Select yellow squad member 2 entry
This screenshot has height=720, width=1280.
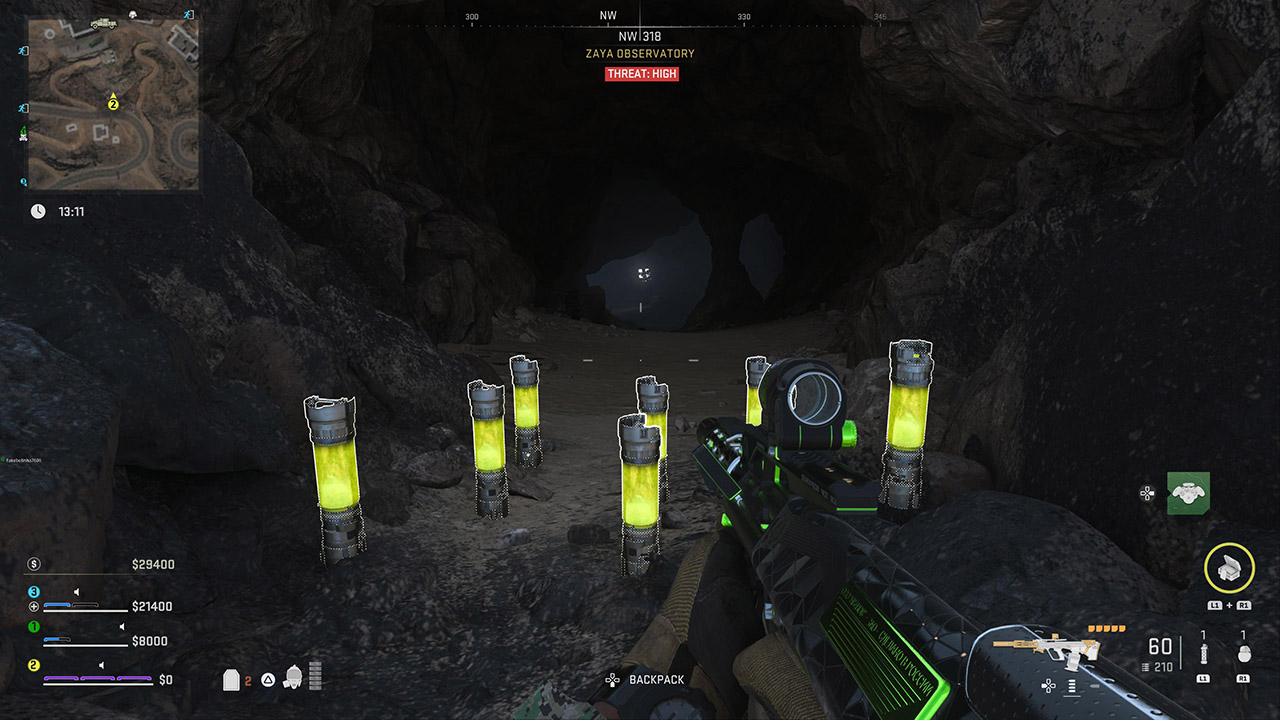[33, 665]
